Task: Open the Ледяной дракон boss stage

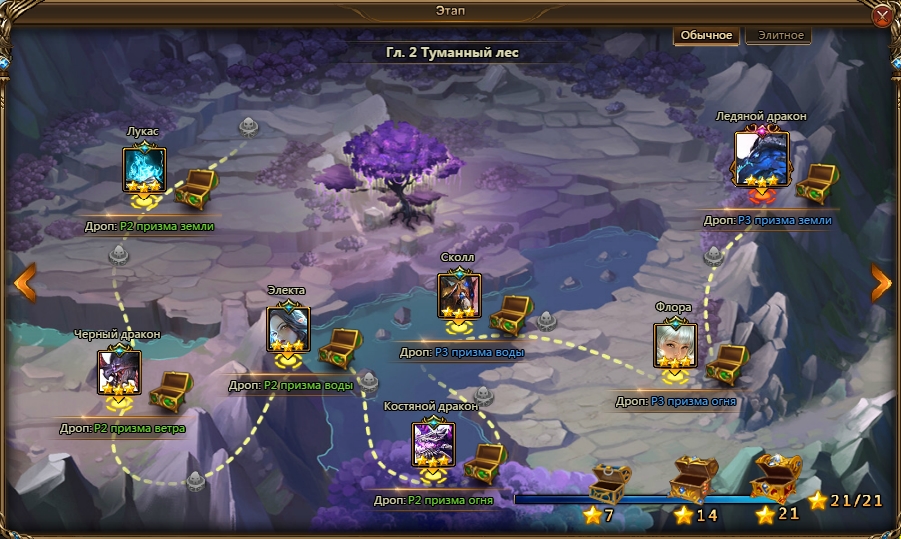Action: [761, 157]
